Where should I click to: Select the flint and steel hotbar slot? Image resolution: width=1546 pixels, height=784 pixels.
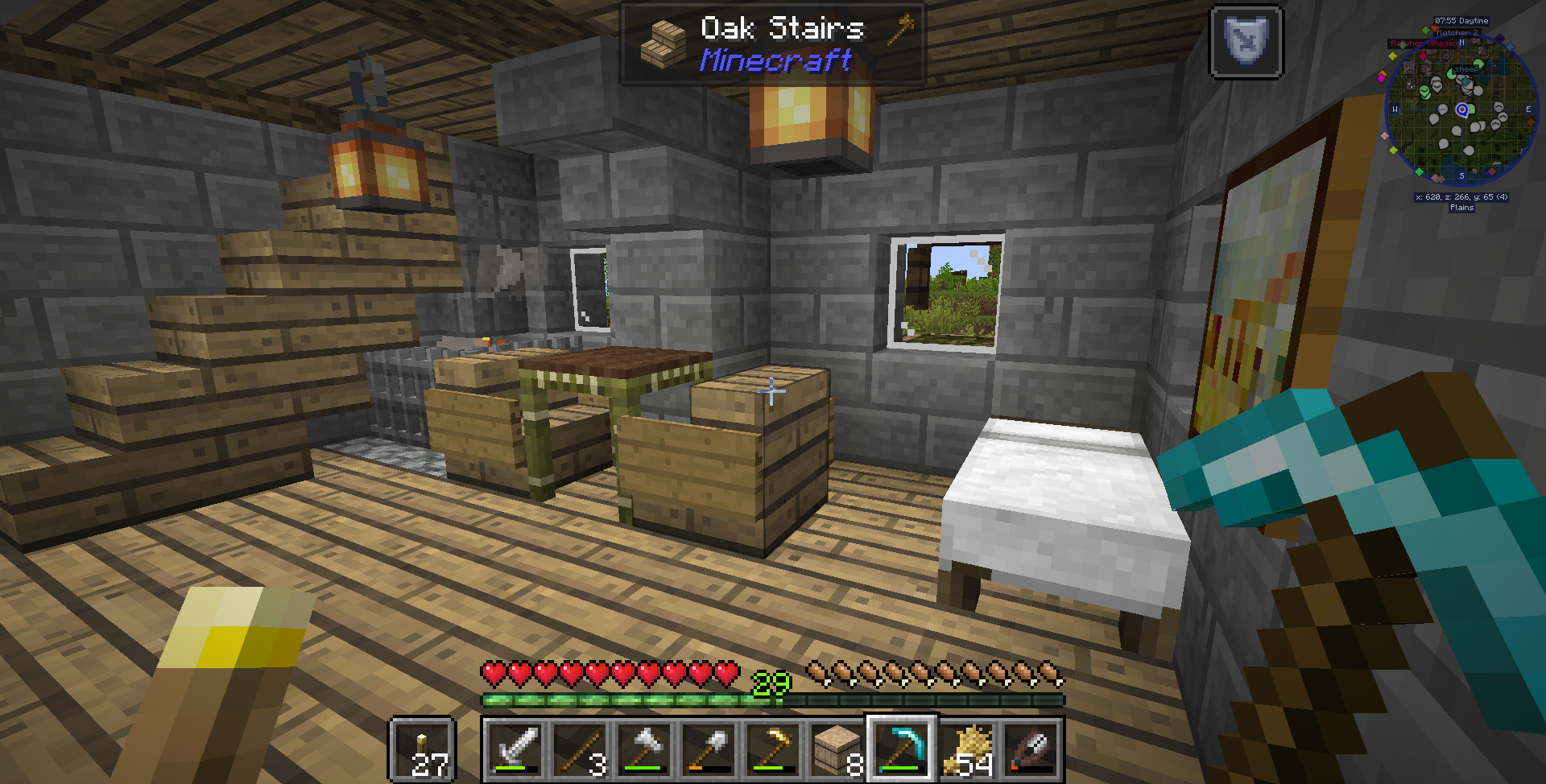(1028, 749)
